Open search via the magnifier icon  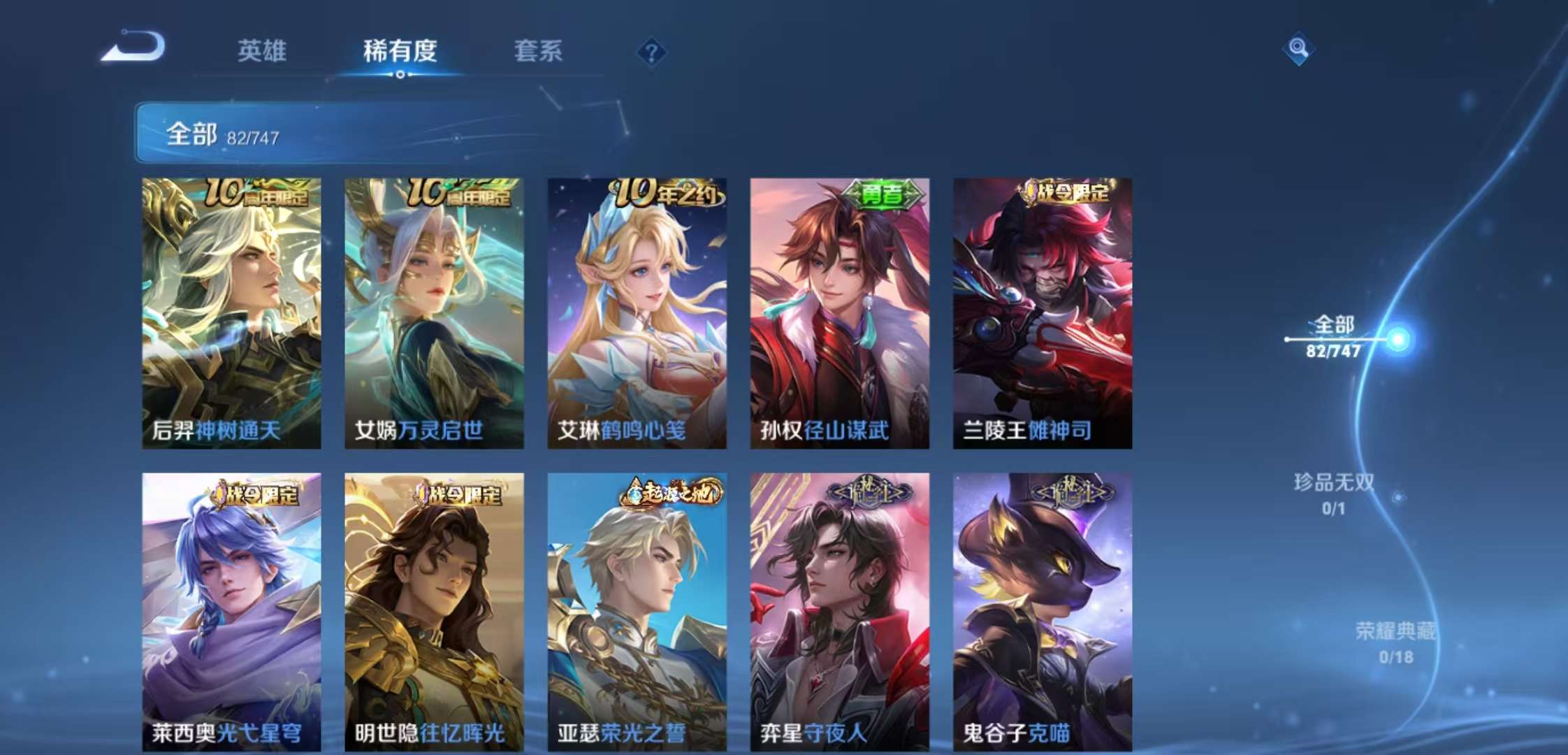click(x=1300, y=48)
